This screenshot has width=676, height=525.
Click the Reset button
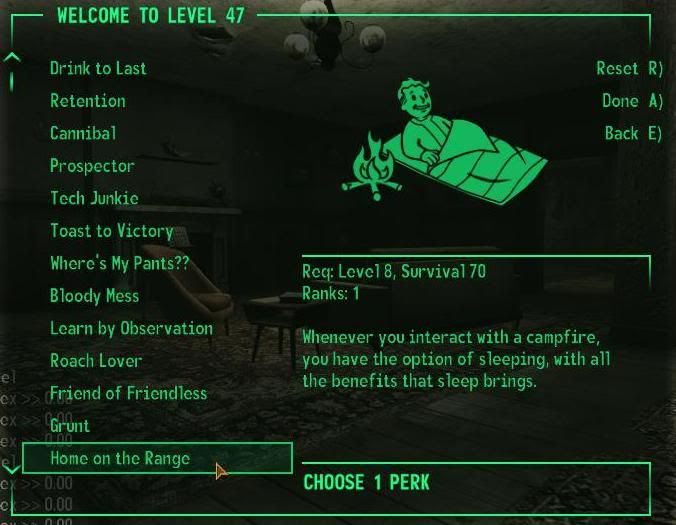pyautogui.click(x=629, y=69)
